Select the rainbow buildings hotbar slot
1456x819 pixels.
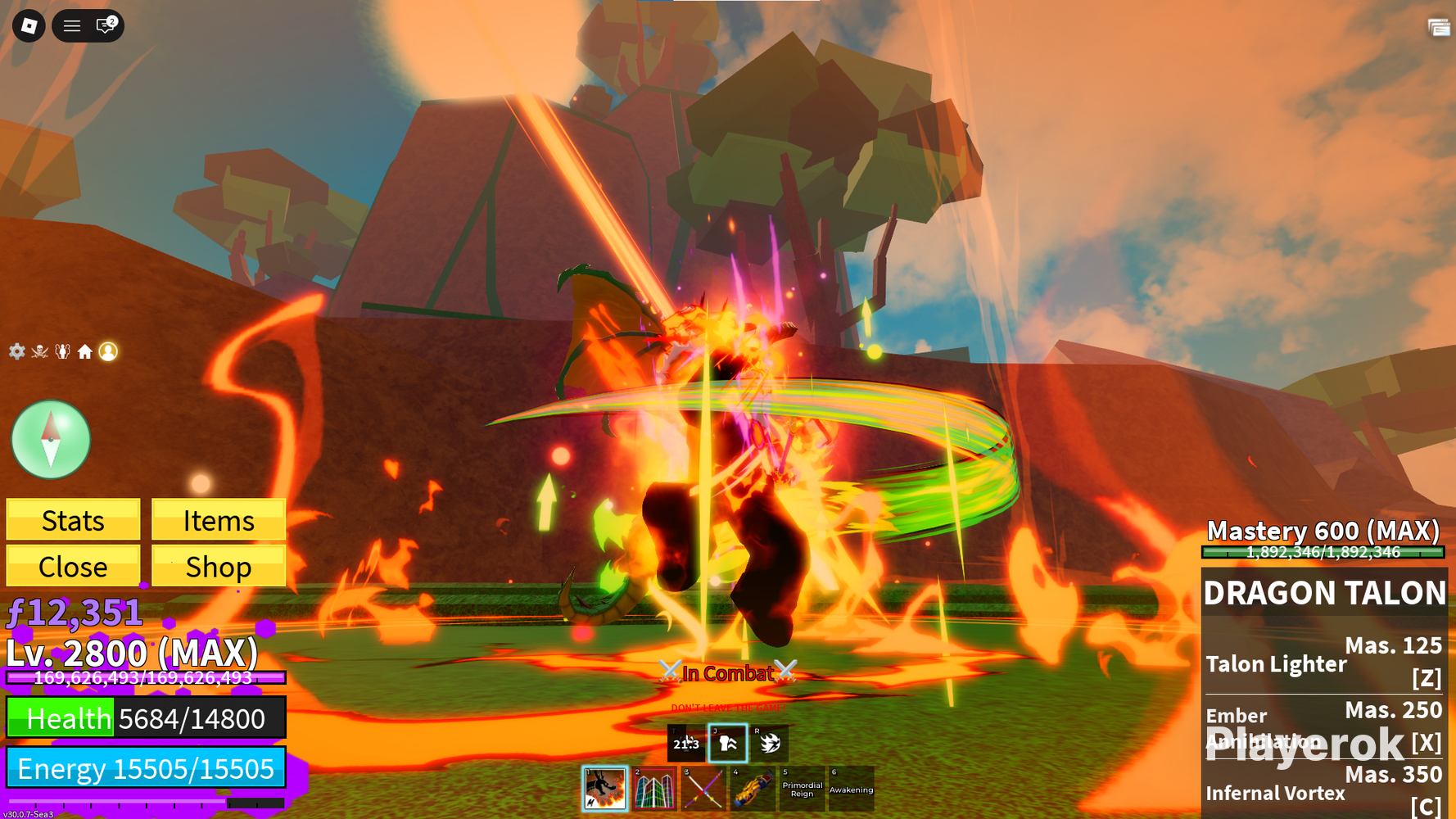(654, 789)
